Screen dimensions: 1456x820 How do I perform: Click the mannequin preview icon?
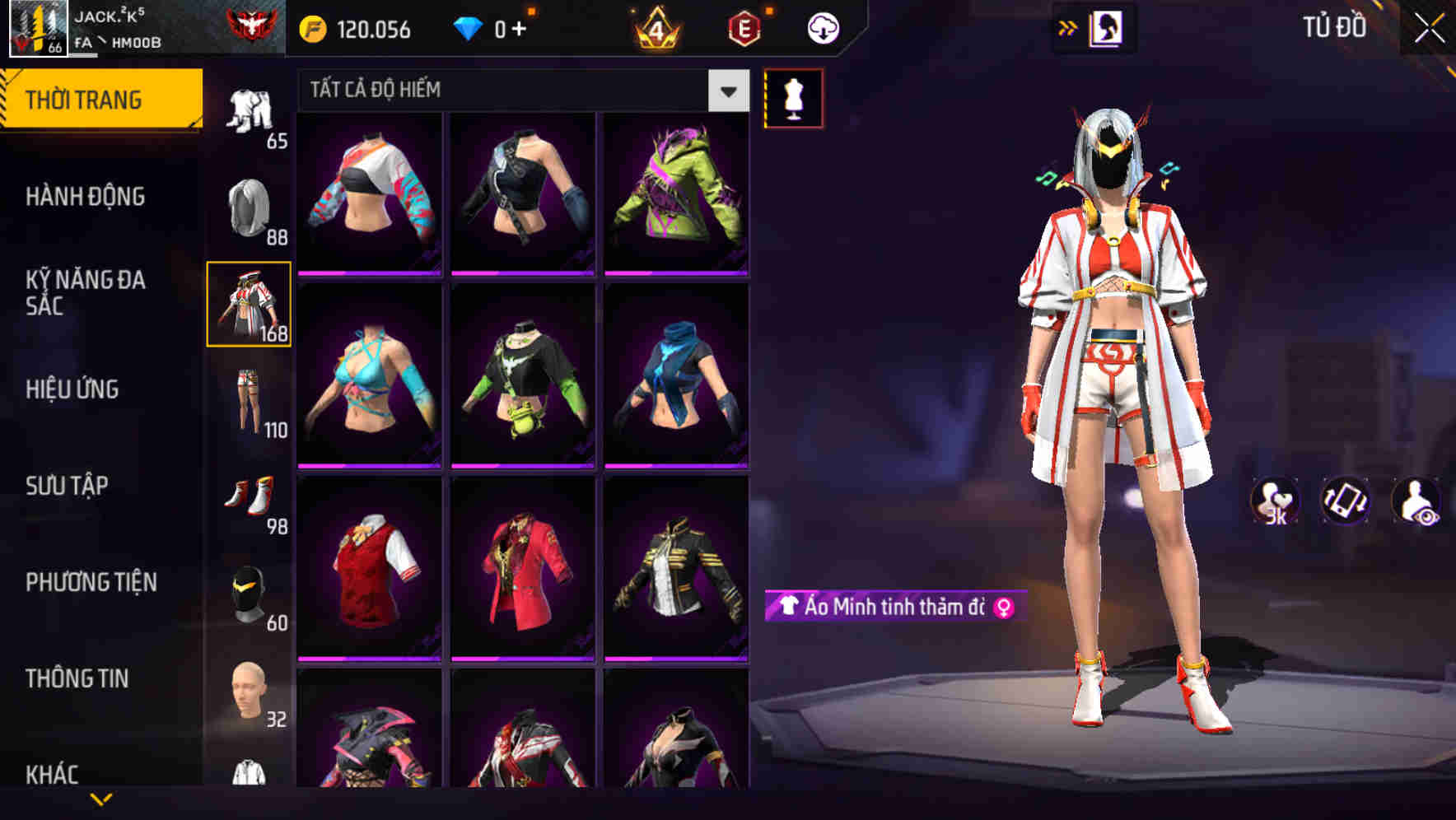(795, 97)
